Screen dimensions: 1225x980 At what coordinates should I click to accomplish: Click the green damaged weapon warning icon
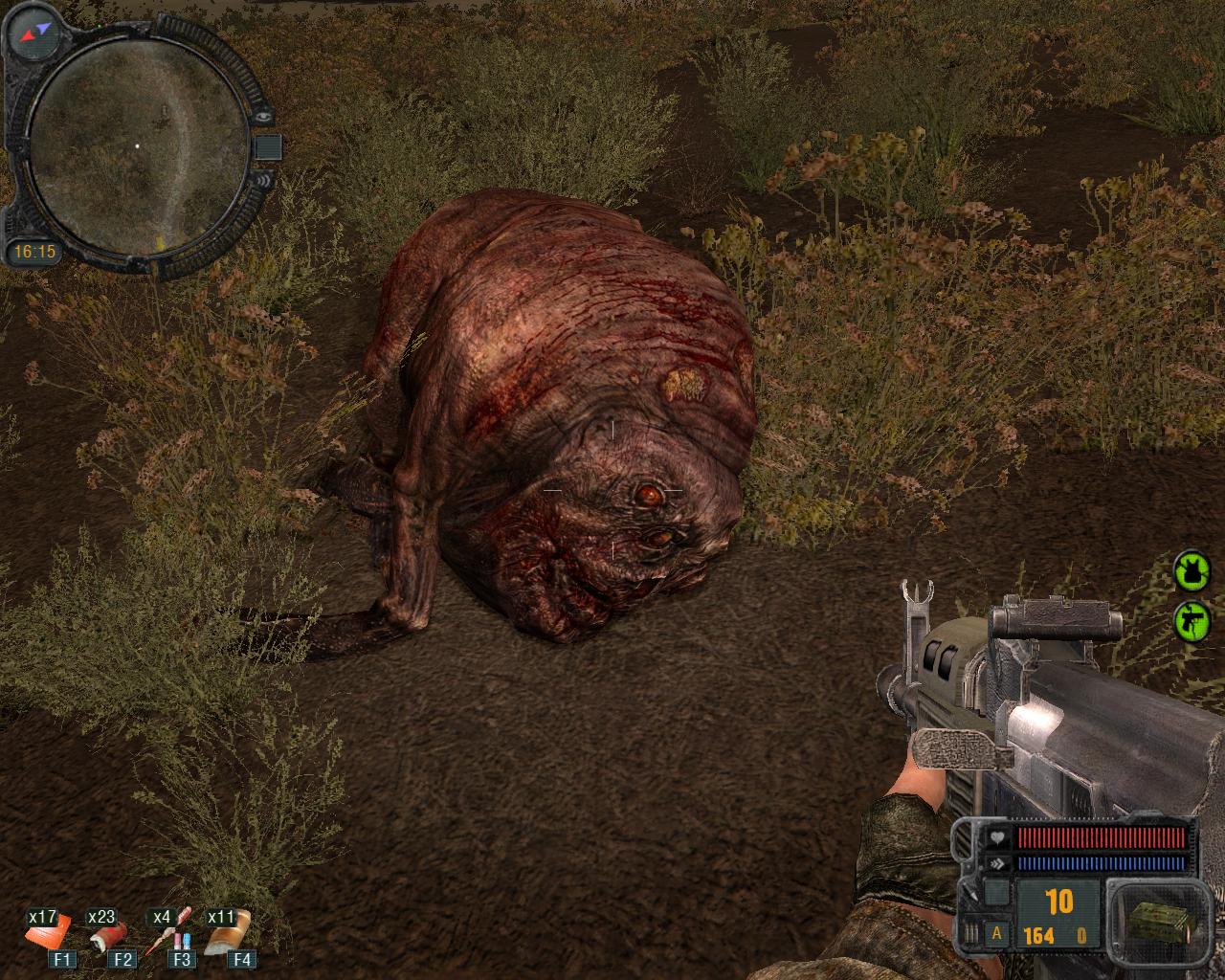[x=1192, y=621]
